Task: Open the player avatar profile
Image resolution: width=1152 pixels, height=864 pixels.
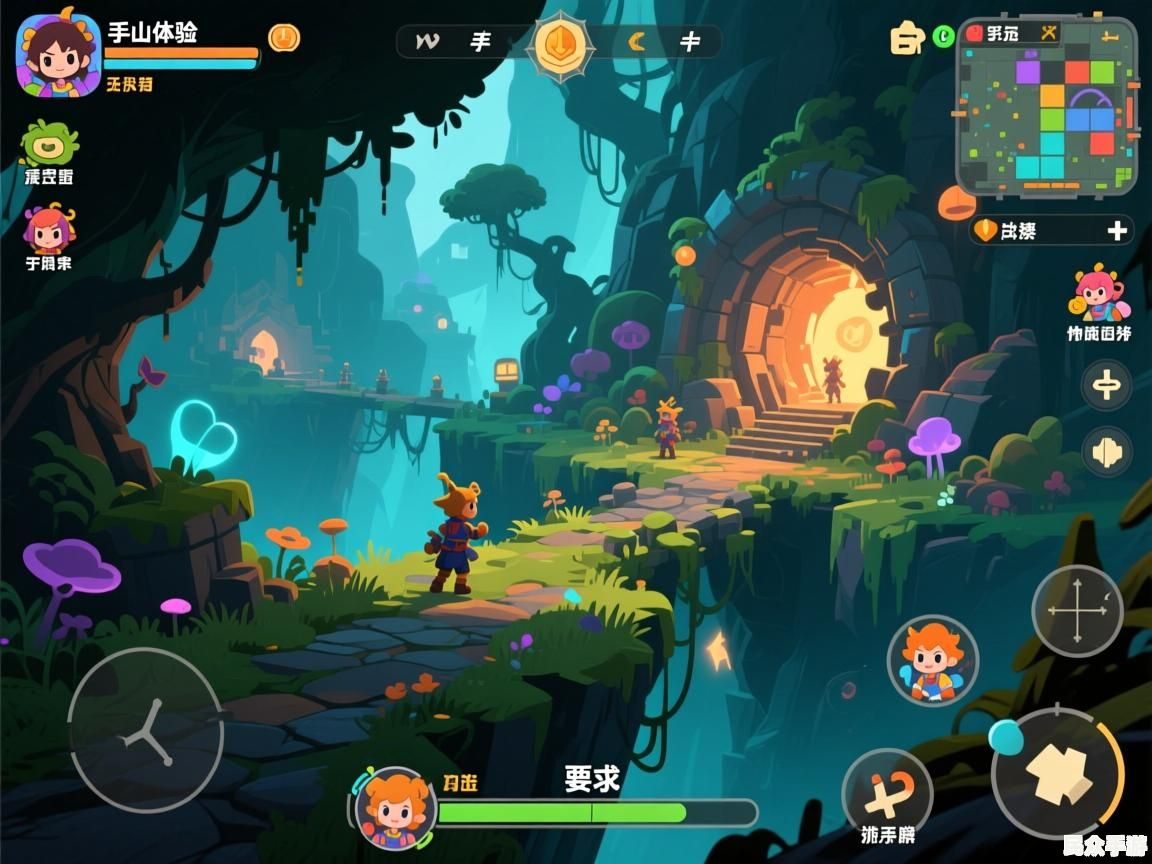Action: (58, 54)
